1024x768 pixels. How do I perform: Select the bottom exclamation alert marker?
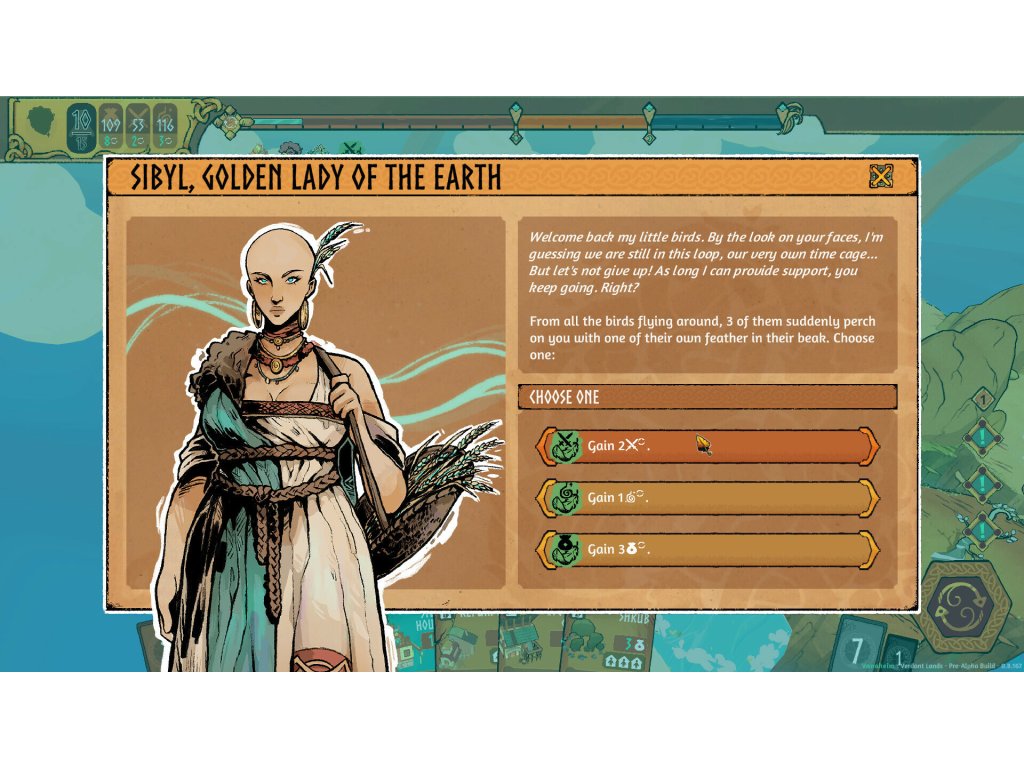982,530
